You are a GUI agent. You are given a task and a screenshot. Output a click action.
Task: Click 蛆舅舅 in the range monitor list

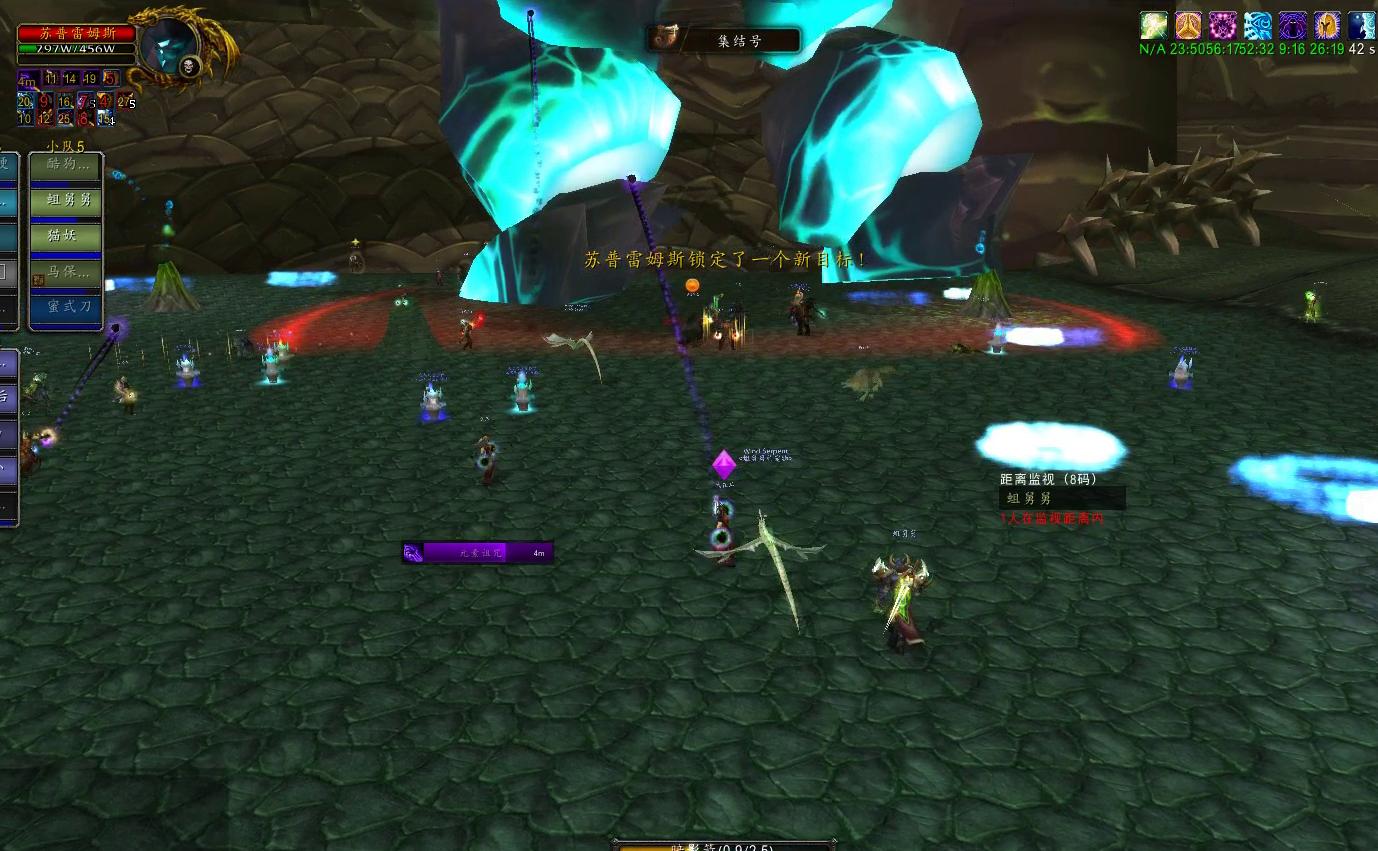pyautogui.click(x=1062, y=498)
